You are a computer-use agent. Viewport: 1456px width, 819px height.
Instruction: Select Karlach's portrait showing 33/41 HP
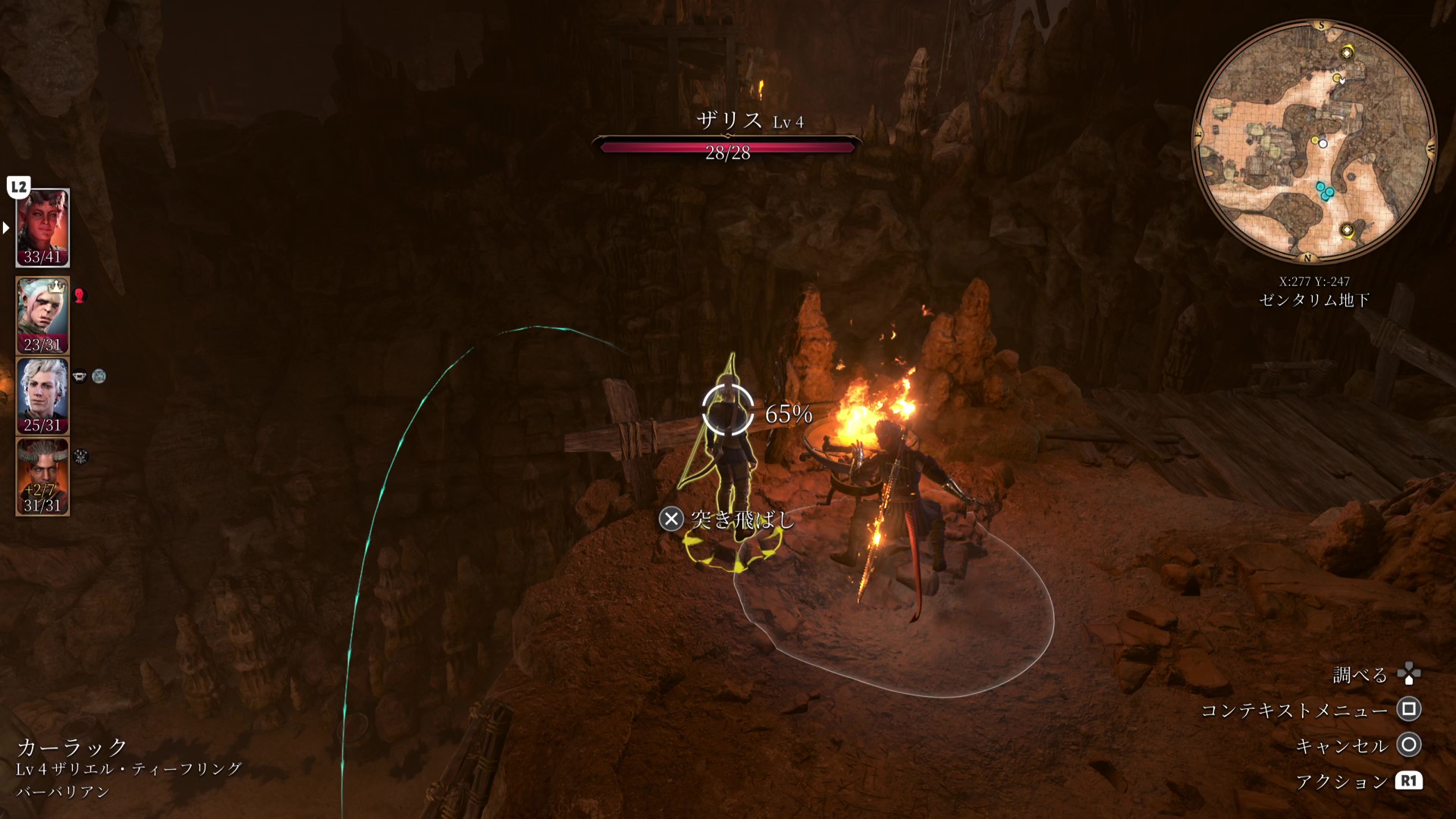[x=42, y=227]
